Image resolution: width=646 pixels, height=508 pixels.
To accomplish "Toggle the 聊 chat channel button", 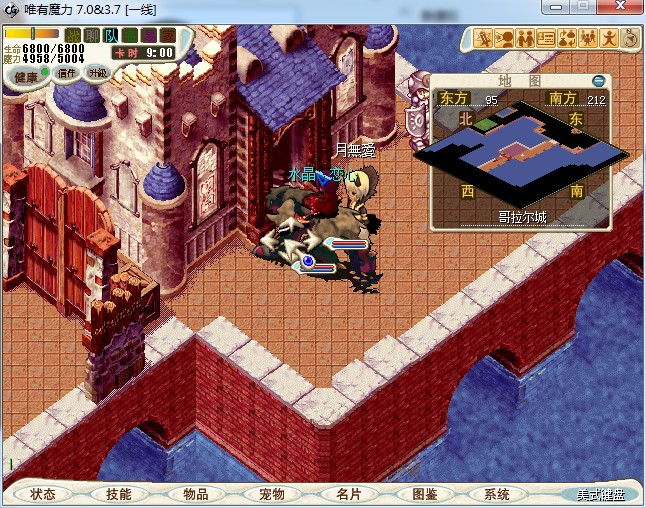I will (92, 36).
